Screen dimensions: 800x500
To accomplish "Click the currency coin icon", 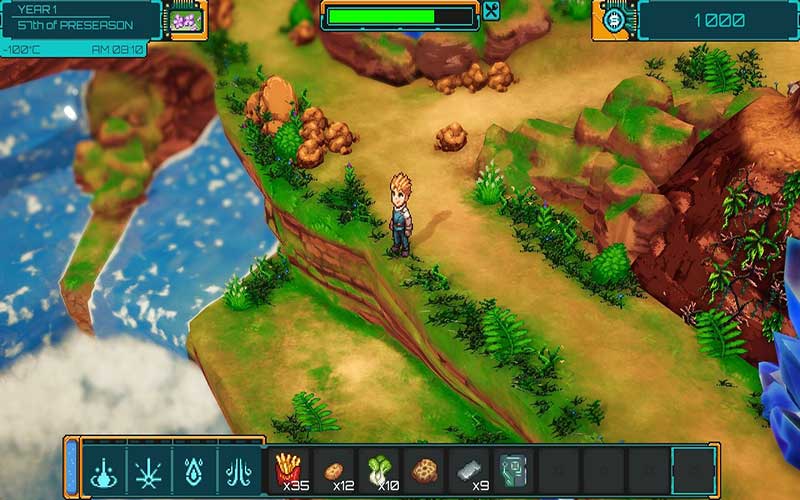I will click(x=615, y=20).
